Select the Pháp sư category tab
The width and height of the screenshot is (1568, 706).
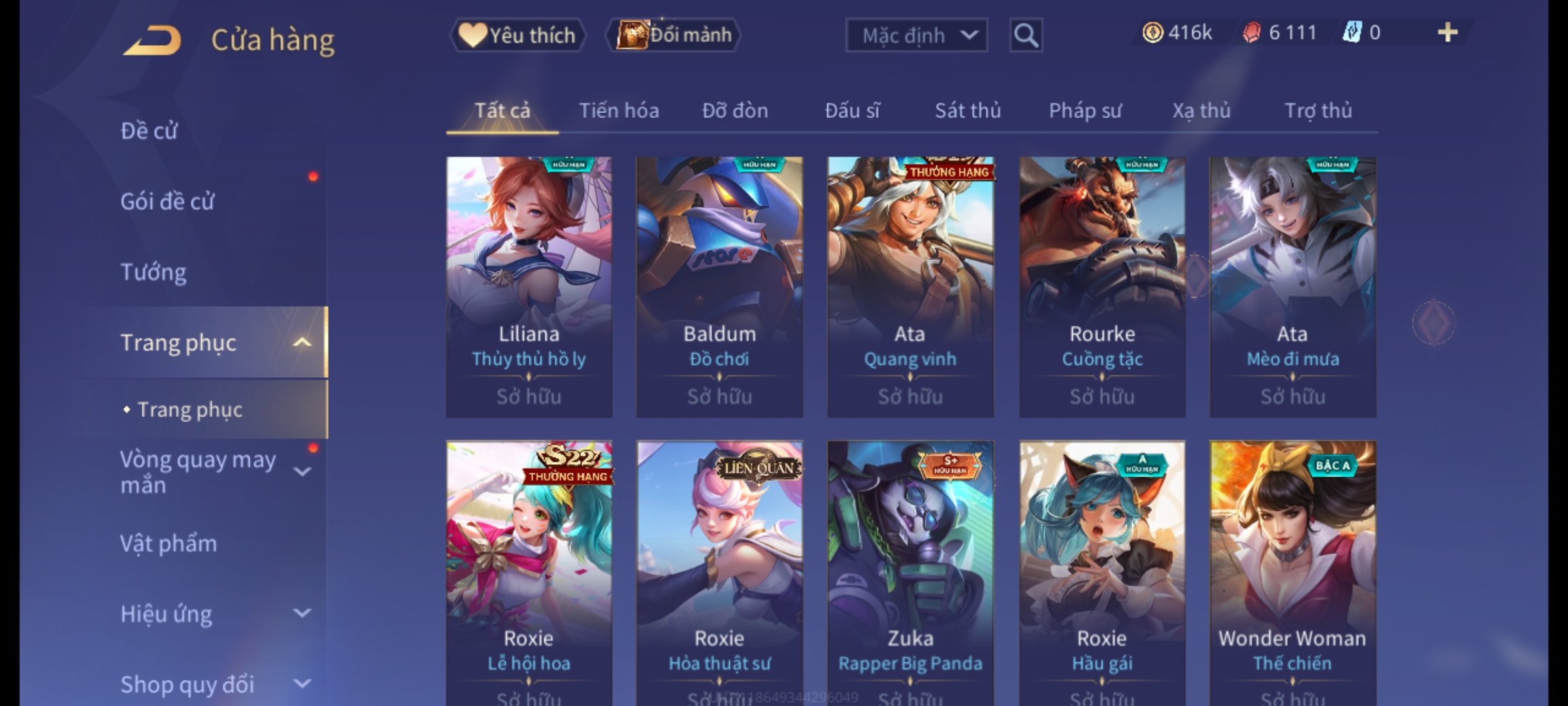click(1085, 110)
